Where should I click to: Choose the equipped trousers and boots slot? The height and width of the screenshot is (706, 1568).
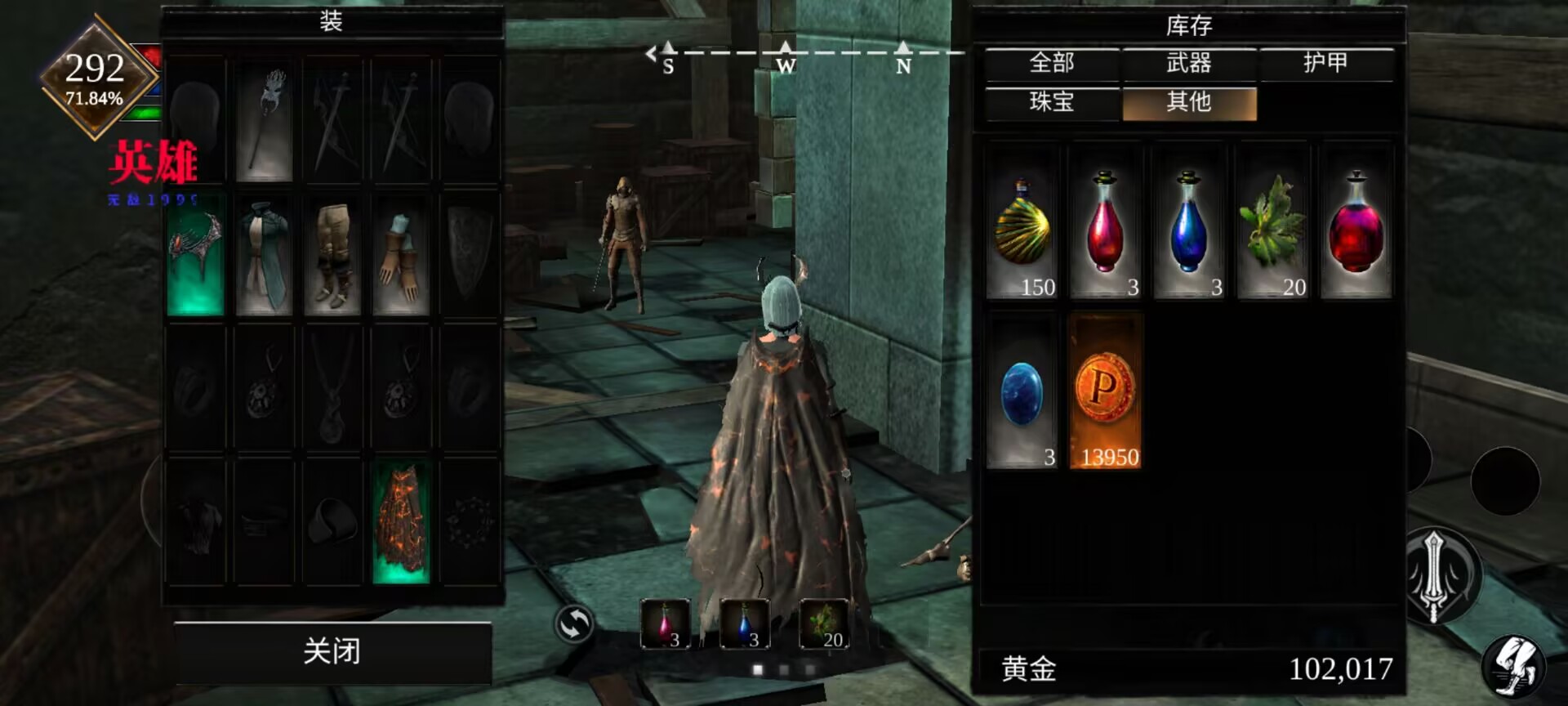point(332,255)
